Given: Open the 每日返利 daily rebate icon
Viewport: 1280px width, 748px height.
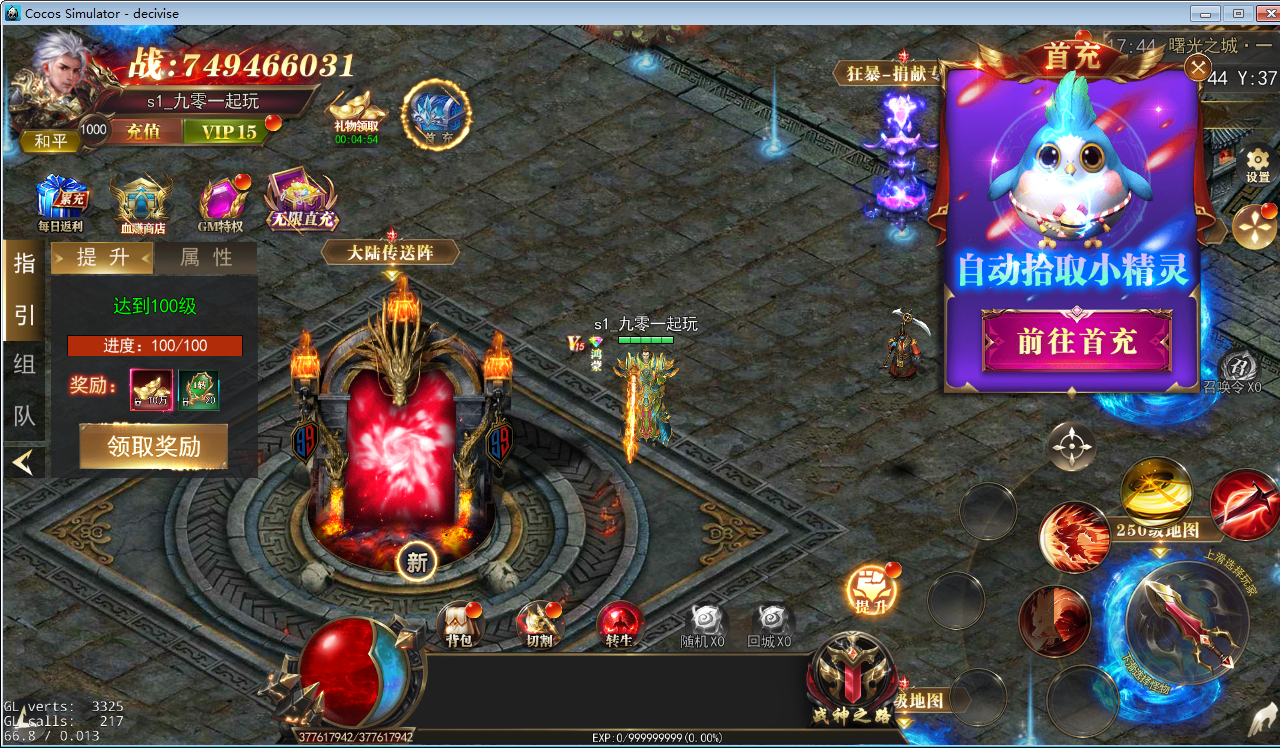Looking at the screenshot, I should pos(59,202).
